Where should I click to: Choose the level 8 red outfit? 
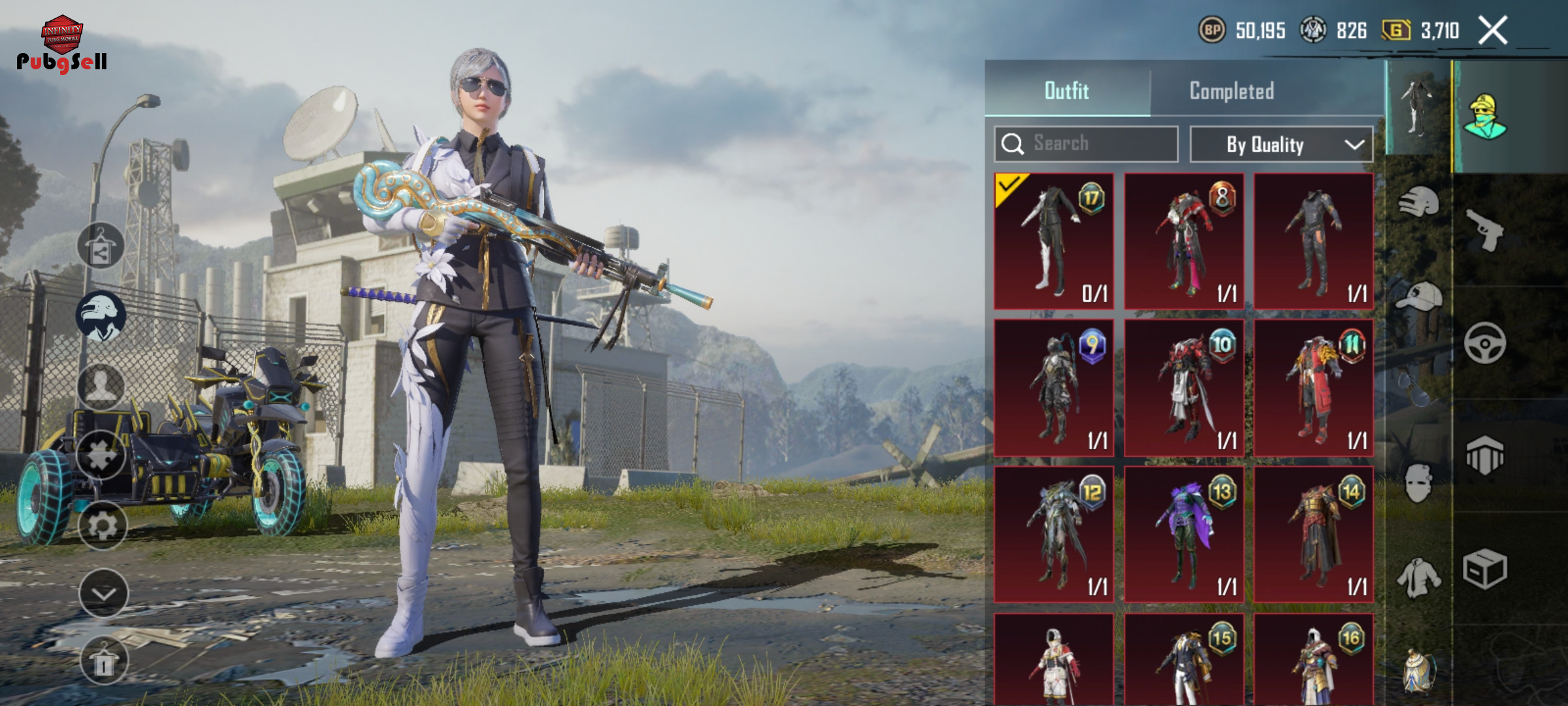1184,241
